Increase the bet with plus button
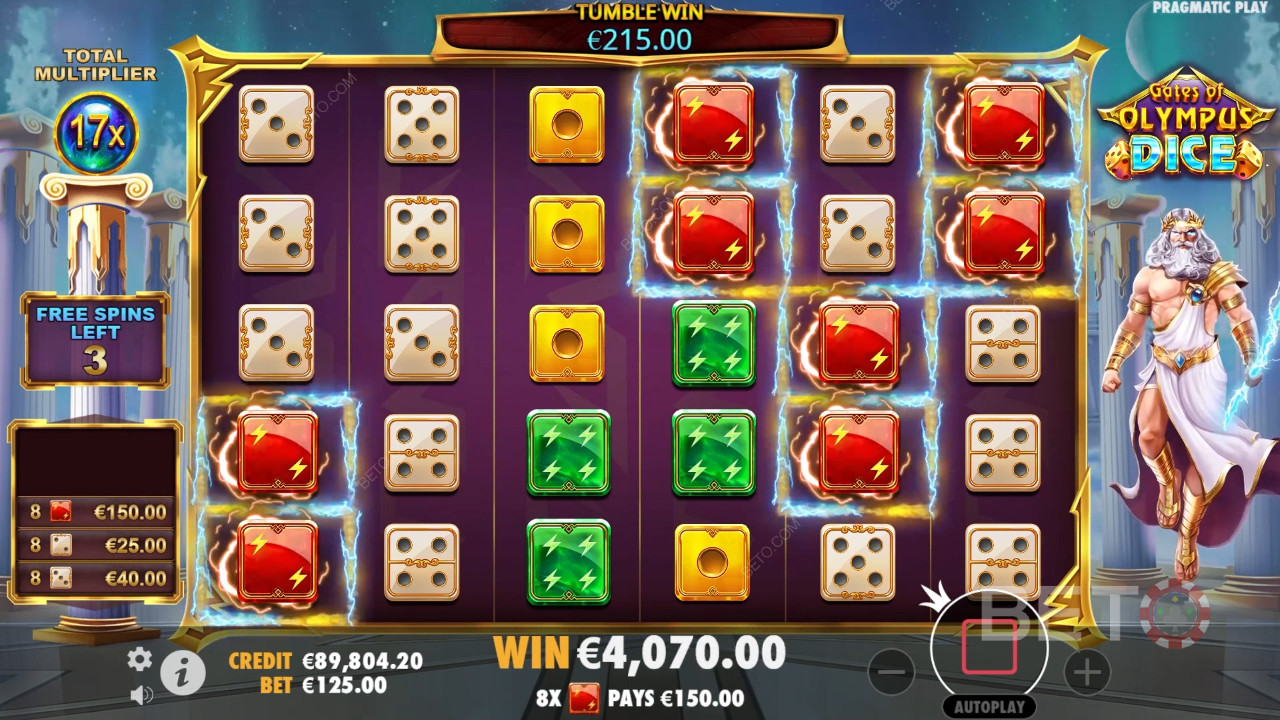 pyautogui.click(x=1086, y=672)
